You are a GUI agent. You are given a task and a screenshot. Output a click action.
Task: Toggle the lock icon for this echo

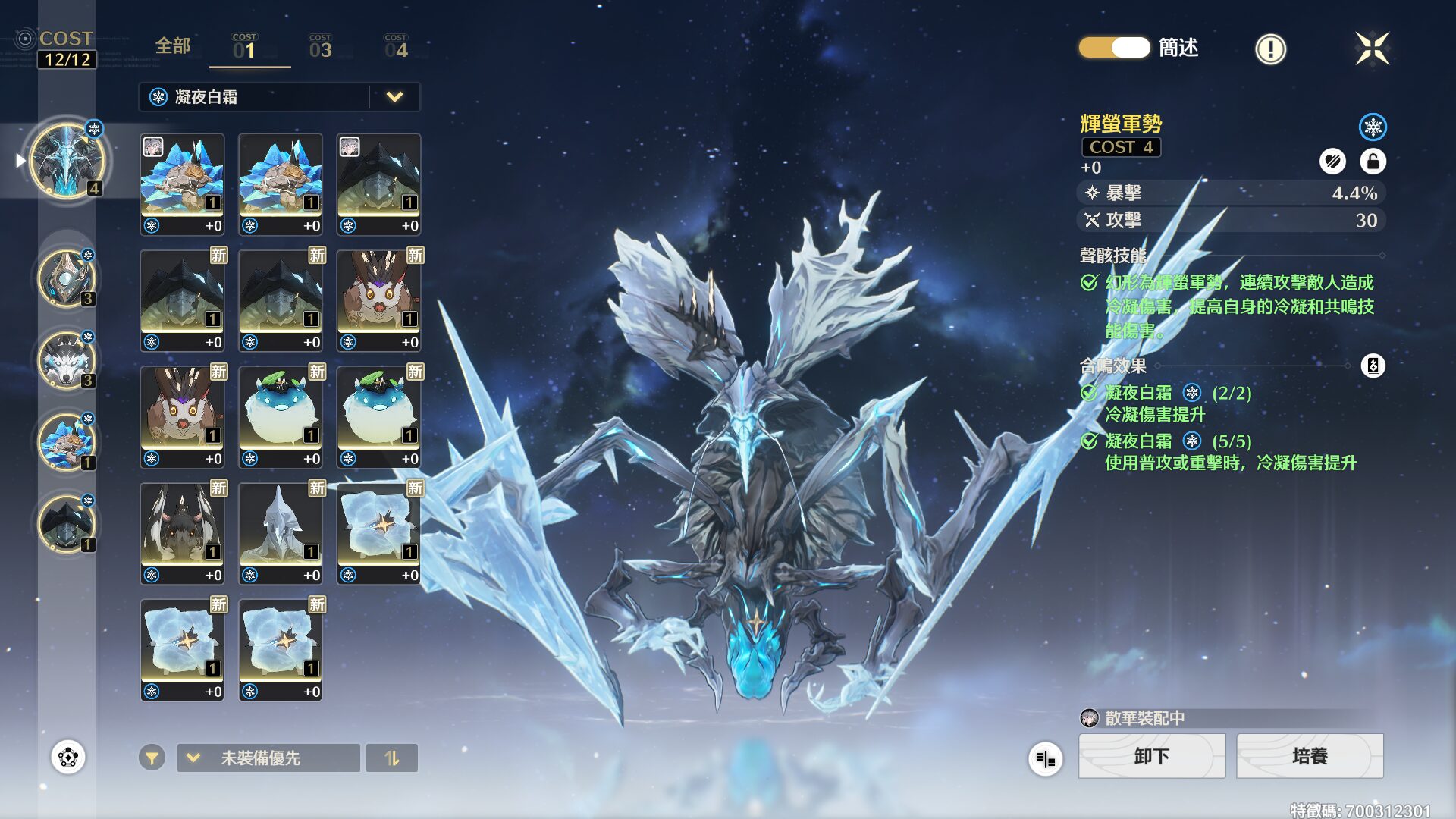1373,161
